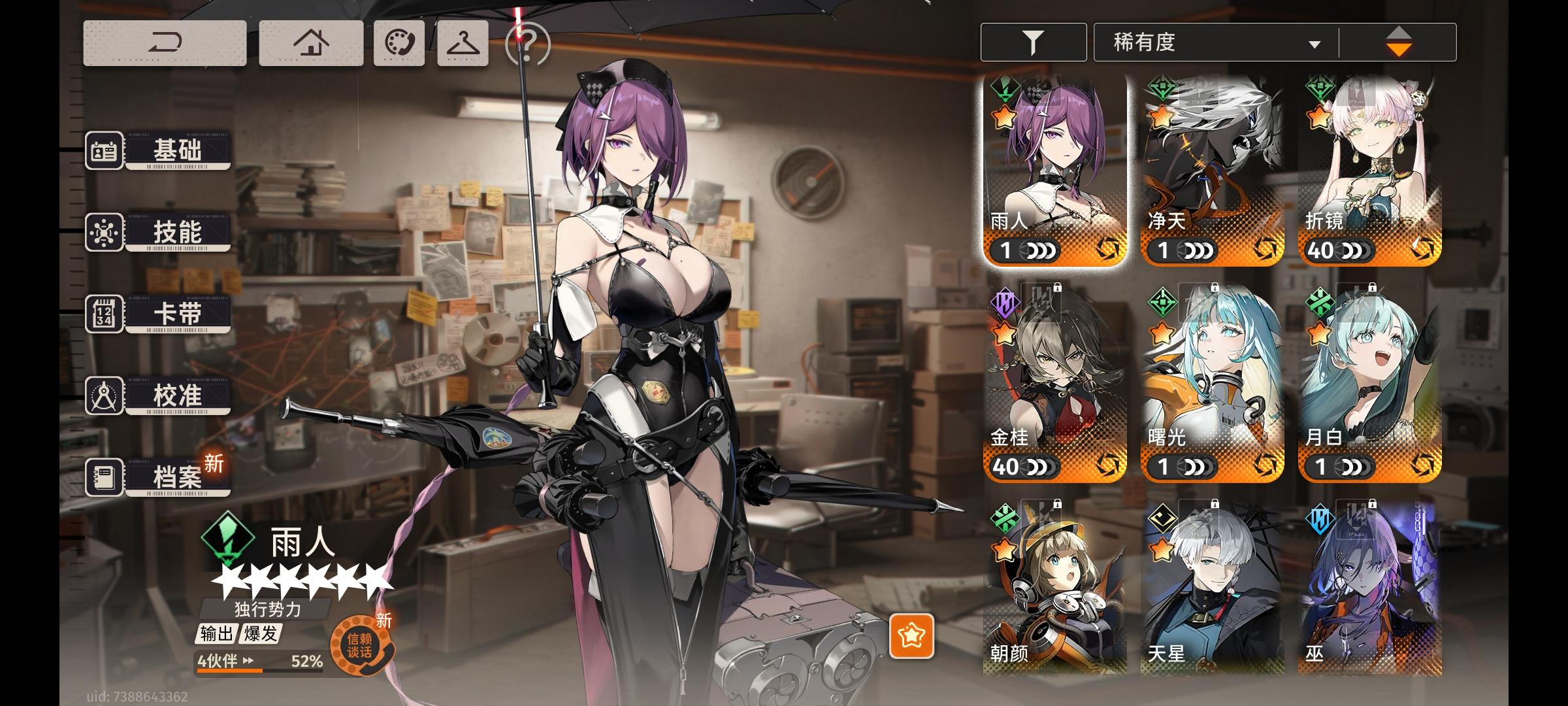Toggle the sort order direction control

1399,41
